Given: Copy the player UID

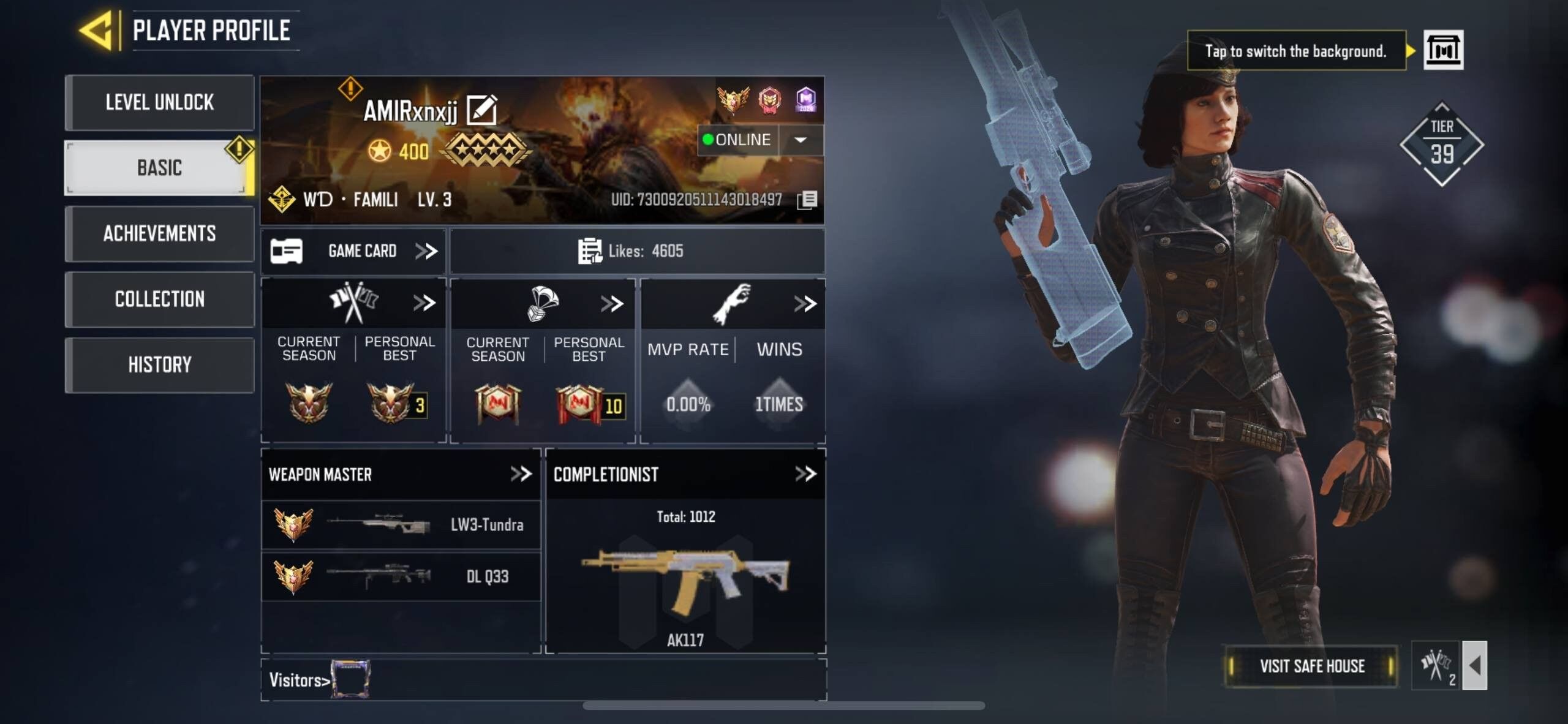Looking at the screenshot, I should pyautogui.click(x=807, y=200).
